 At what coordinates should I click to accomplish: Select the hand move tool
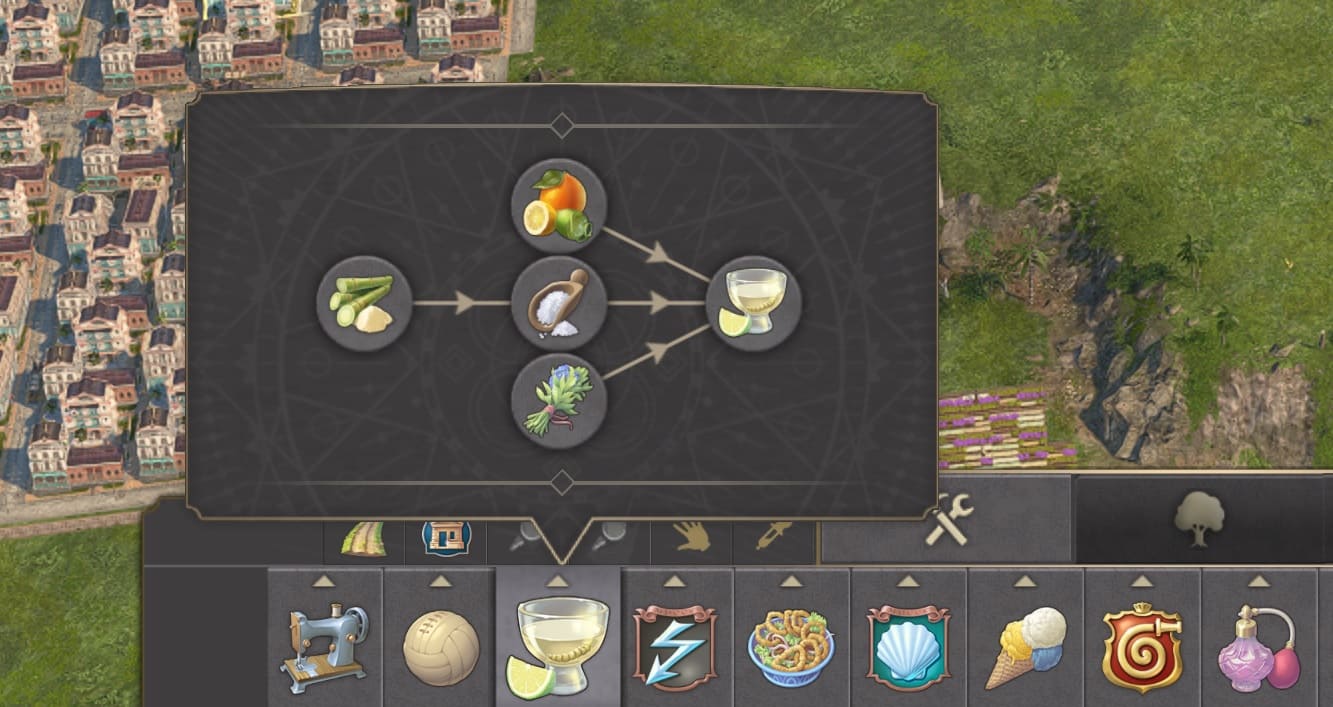tap(692, 538)
